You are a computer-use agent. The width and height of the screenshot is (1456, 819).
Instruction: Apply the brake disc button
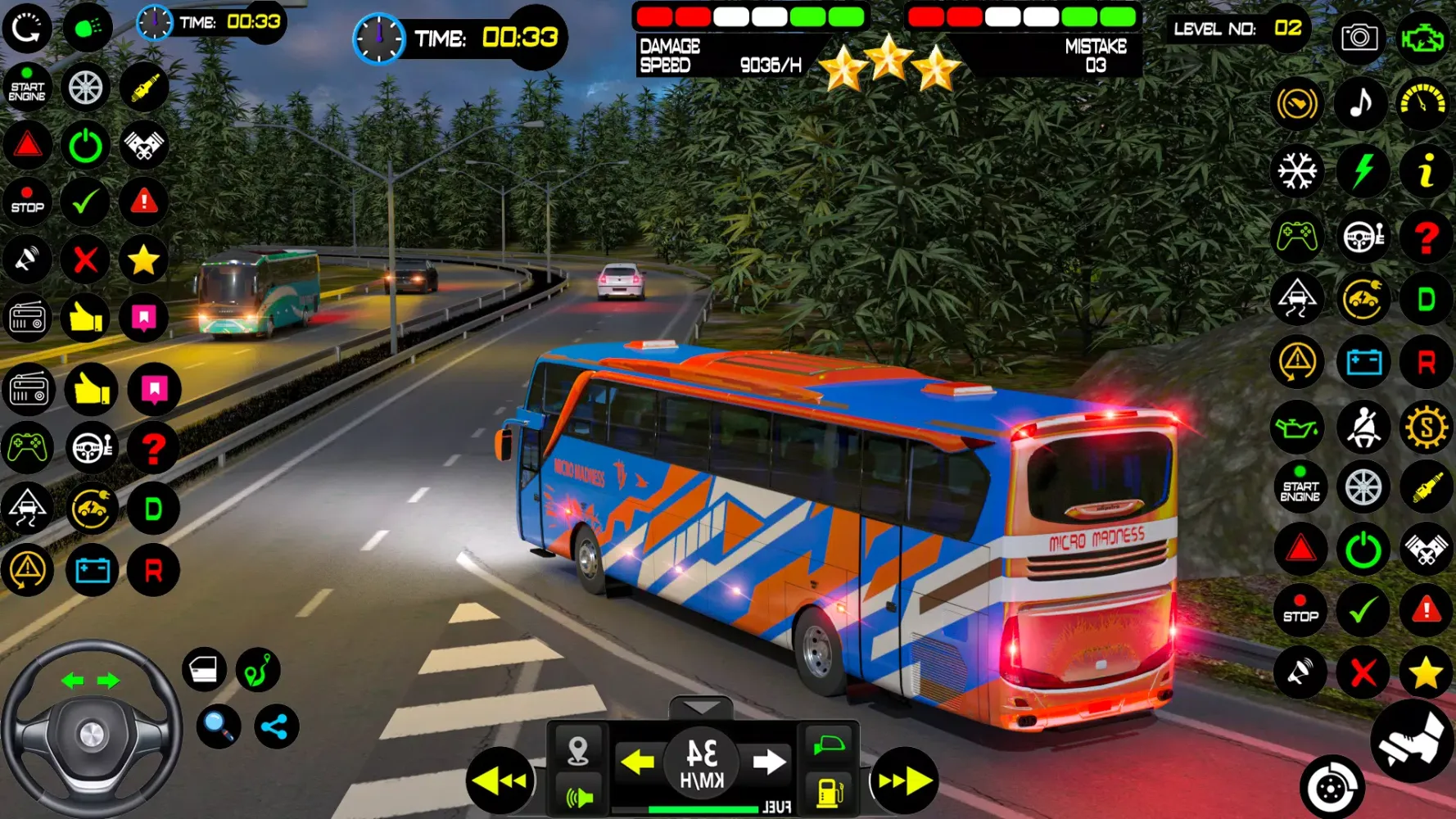1332,788
